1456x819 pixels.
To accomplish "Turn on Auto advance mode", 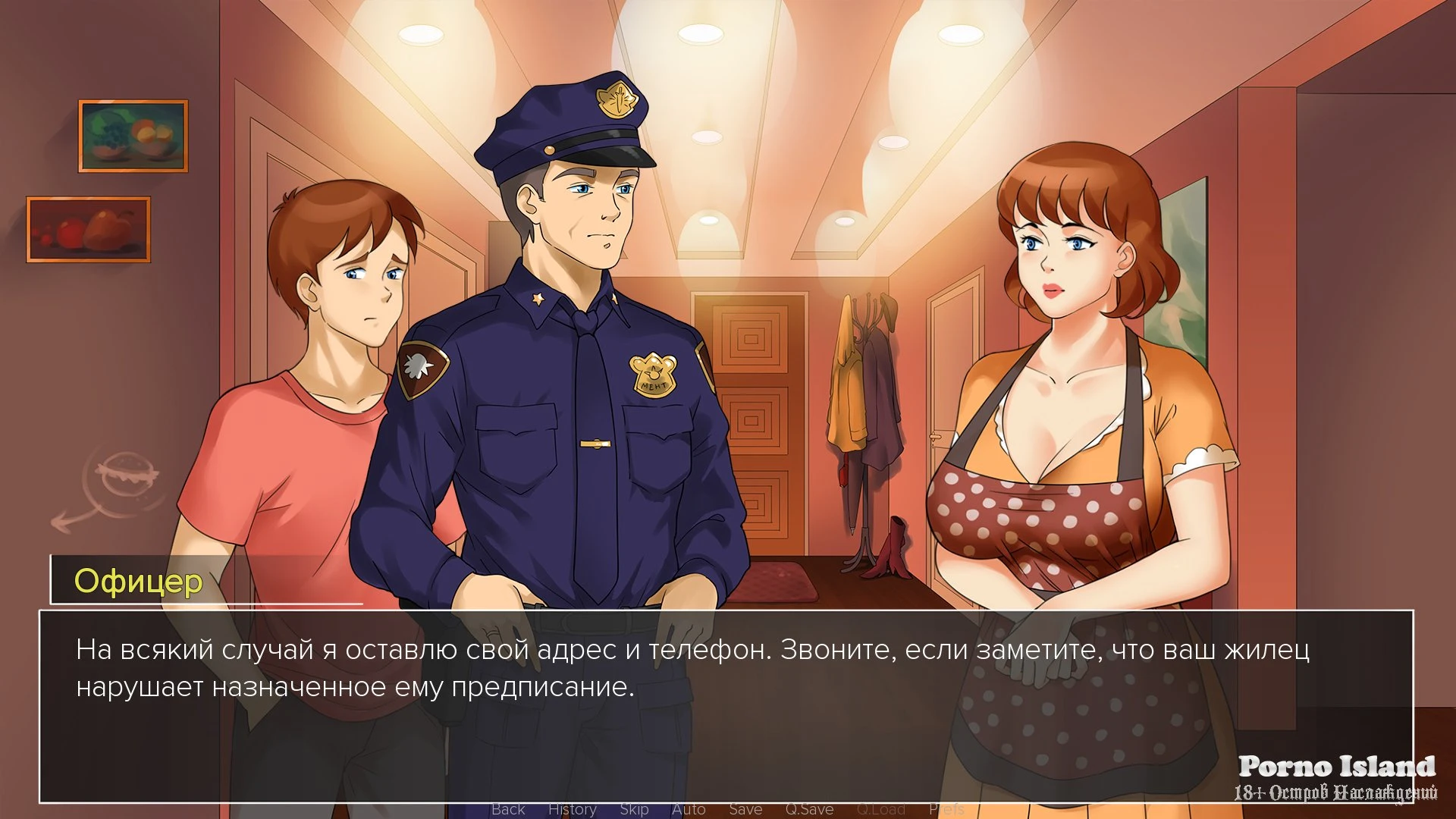I will [689, 809].
